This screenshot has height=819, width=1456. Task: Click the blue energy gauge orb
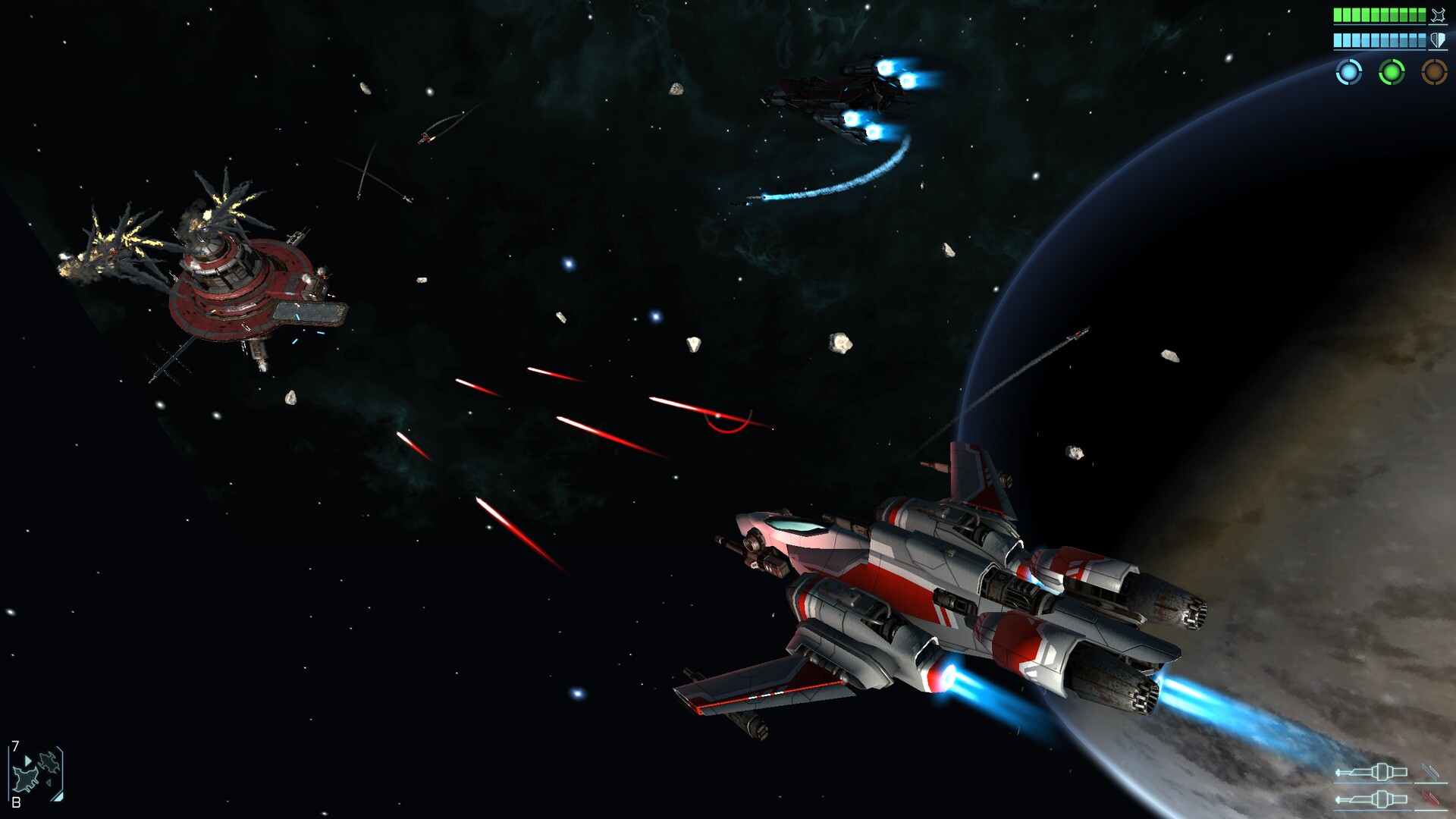(x=1348, y=73)
